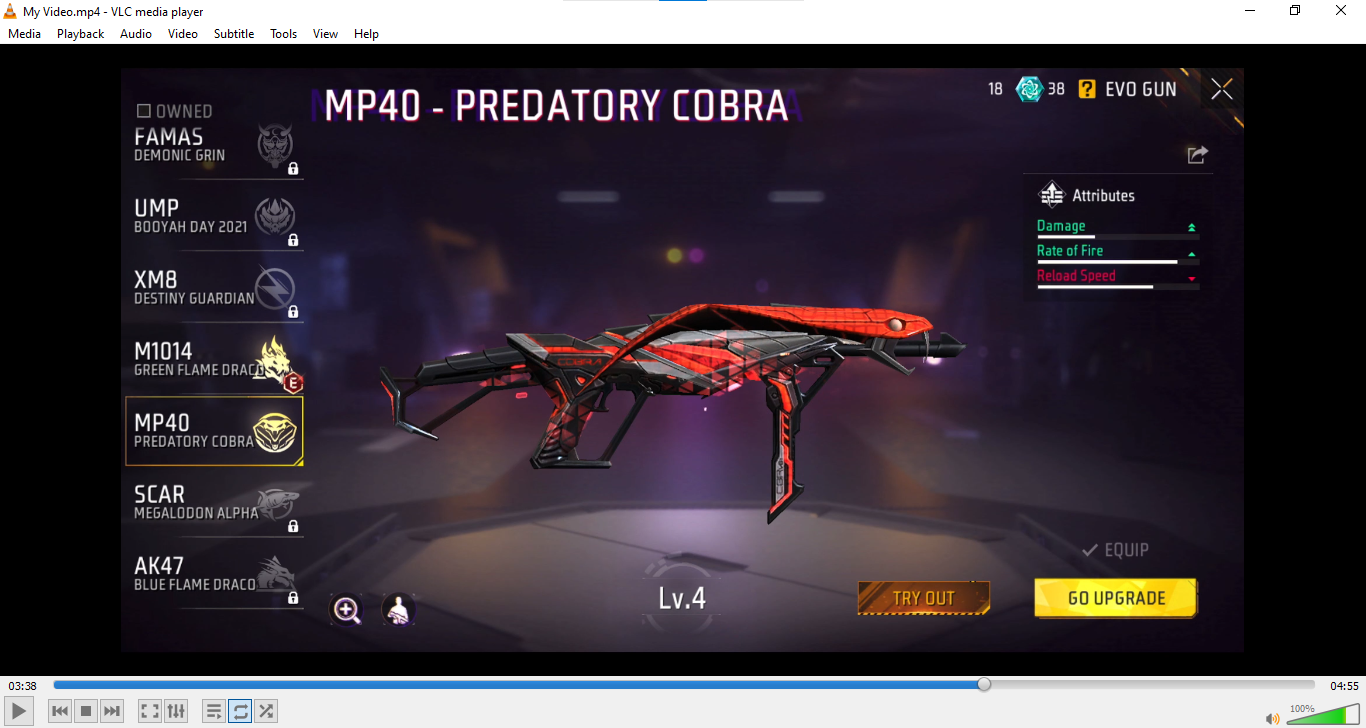Toggle VLC fullscreen mode
The image size is (1366, 728).
click(149, 711)
